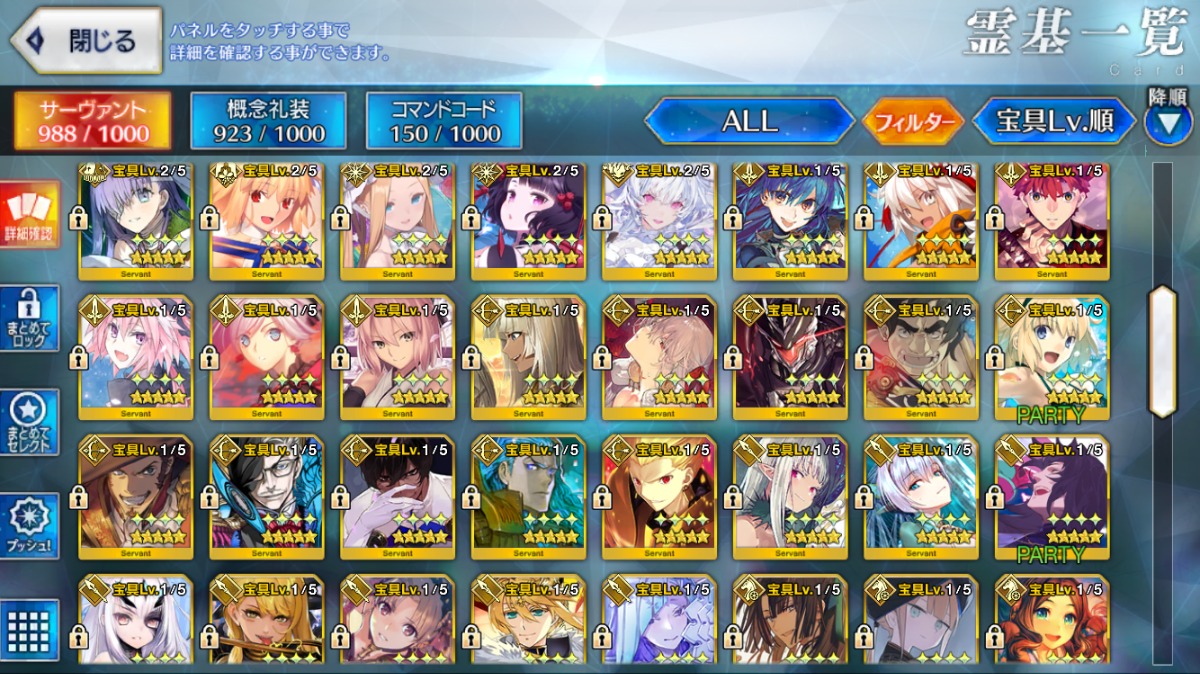Open the blonde servant card marked PARTY
Image resolution: width=1200 pixels, height=674 pixels.
1052,357
